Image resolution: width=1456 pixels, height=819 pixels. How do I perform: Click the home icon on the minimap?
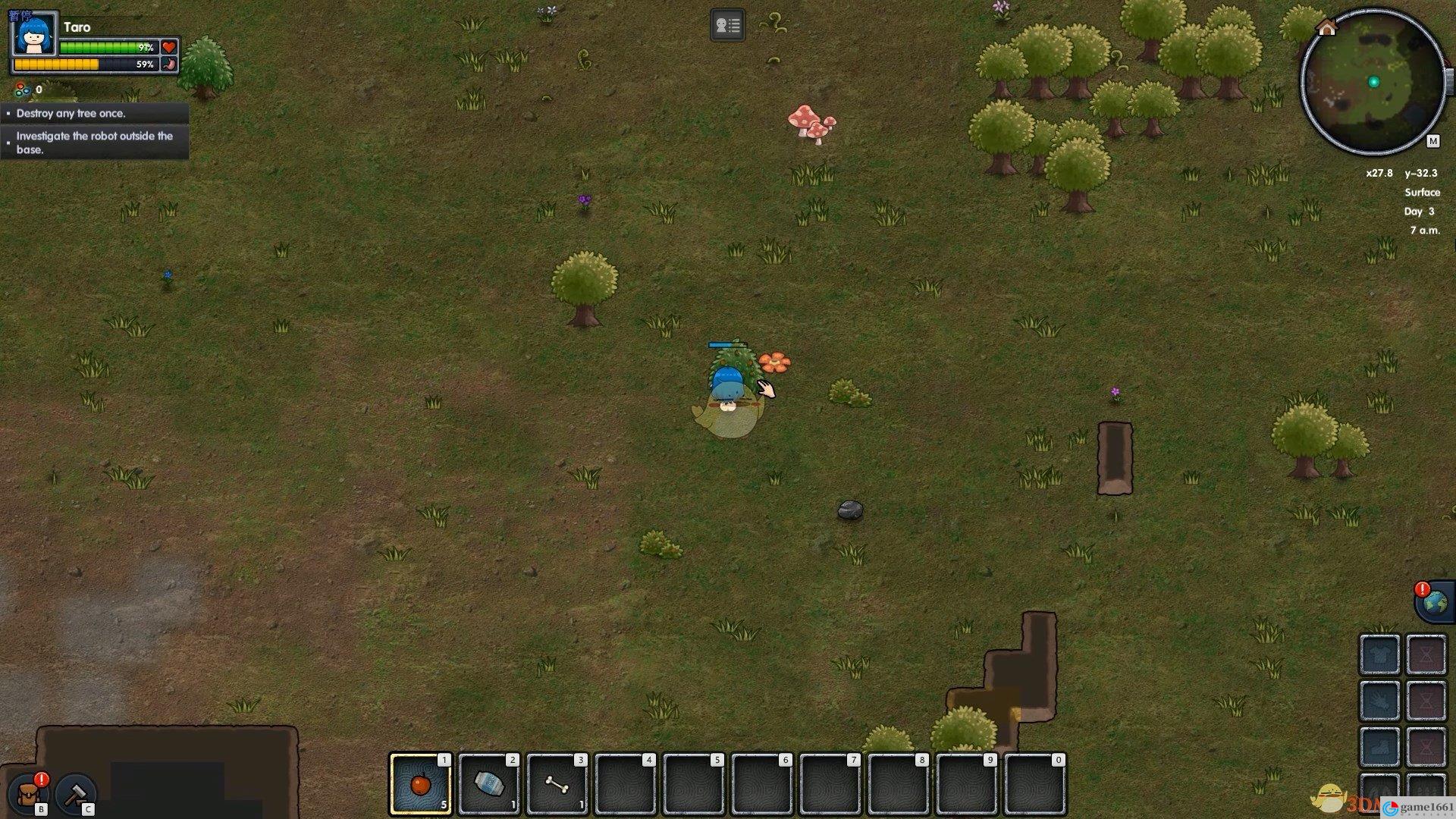1326,28
